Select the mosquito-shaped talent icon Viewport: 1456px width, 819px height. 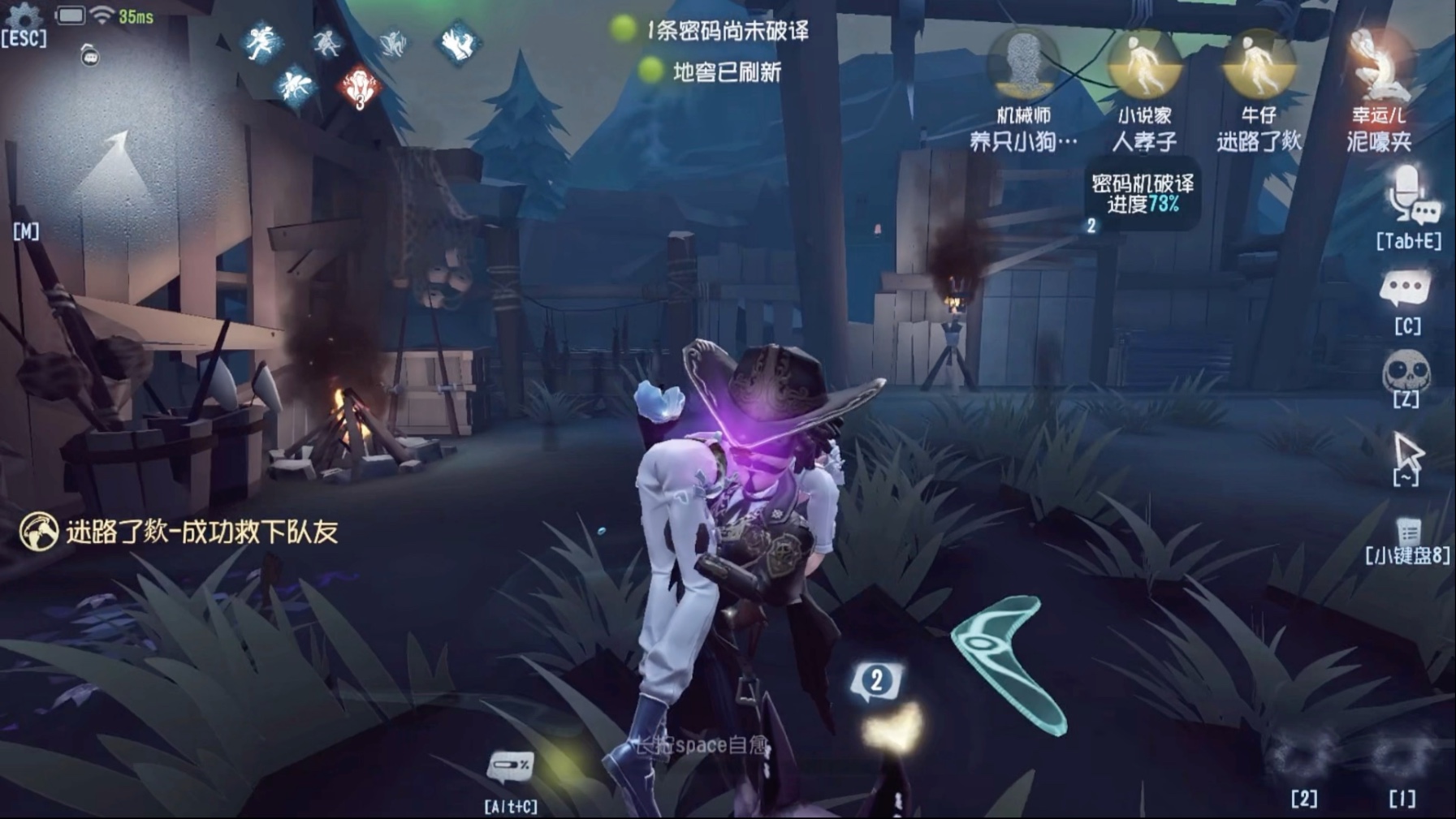[294, 85]
